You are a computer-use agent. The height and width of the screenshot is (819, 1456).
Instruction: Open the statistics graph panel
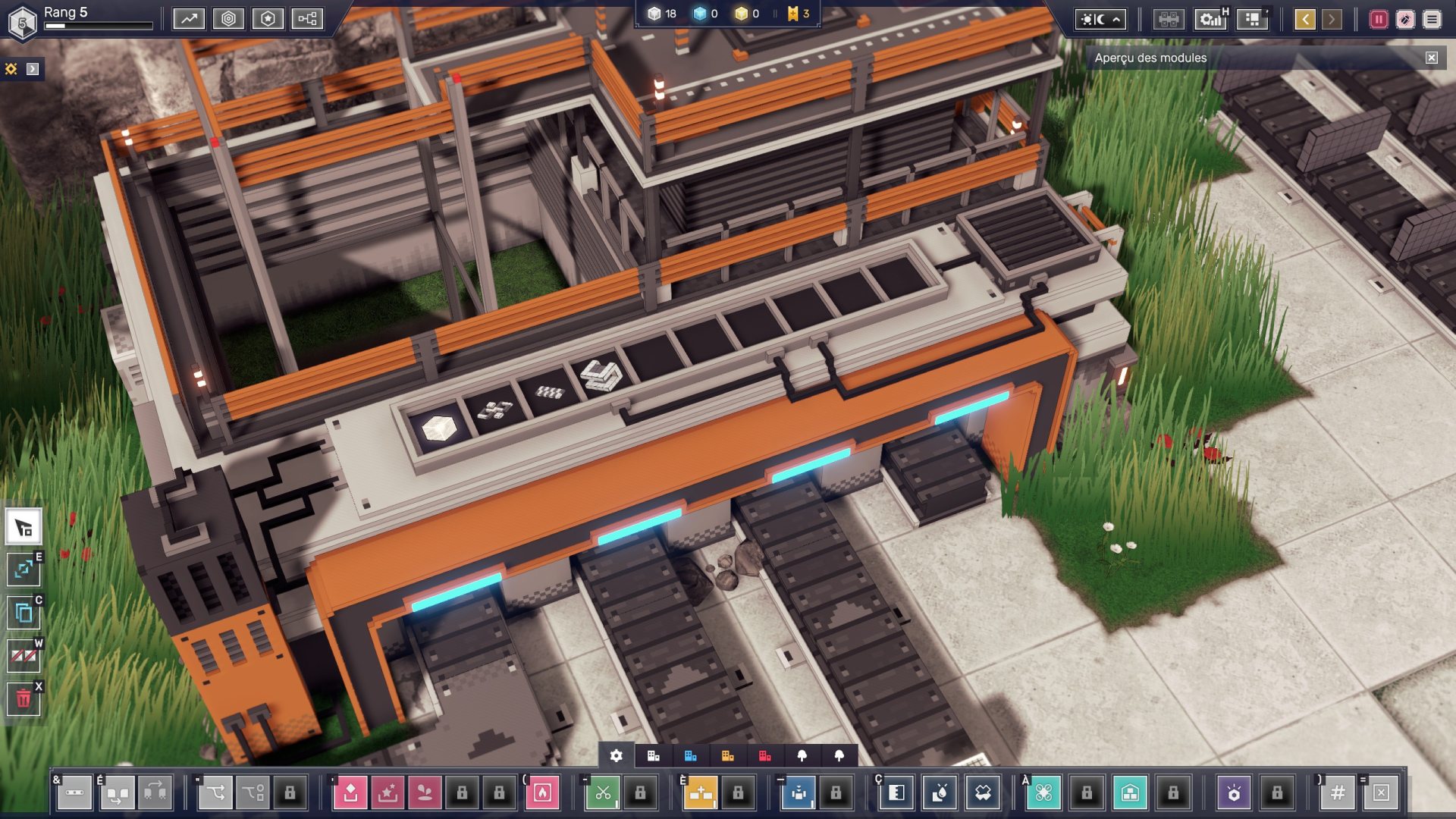point(189,19)
